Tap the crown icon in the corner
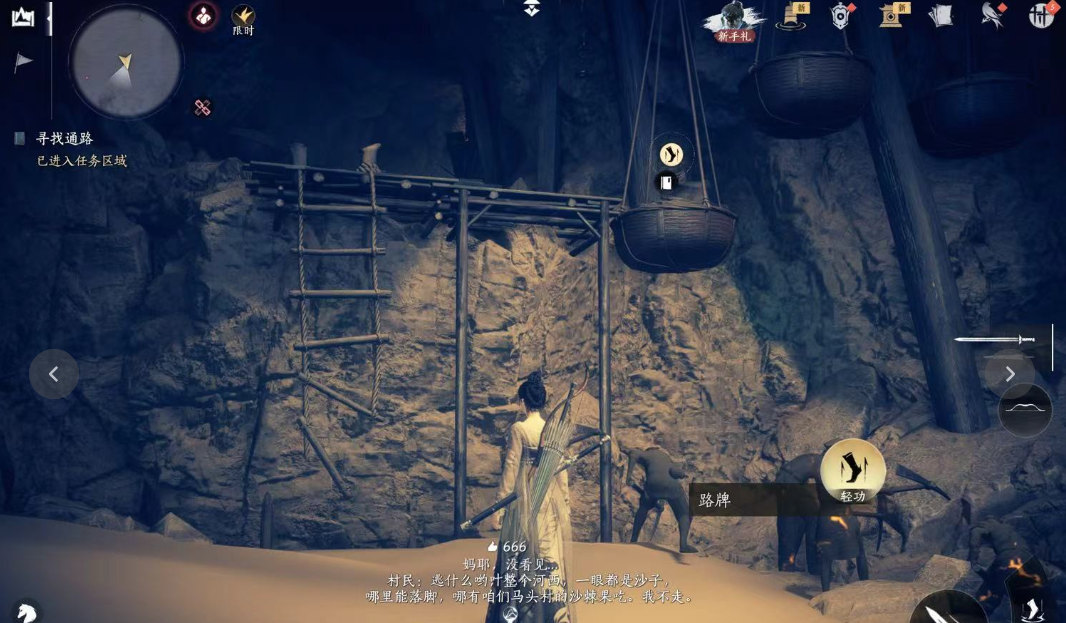The height and width of the screenshot is (623, 1066). tap(23, 17)
